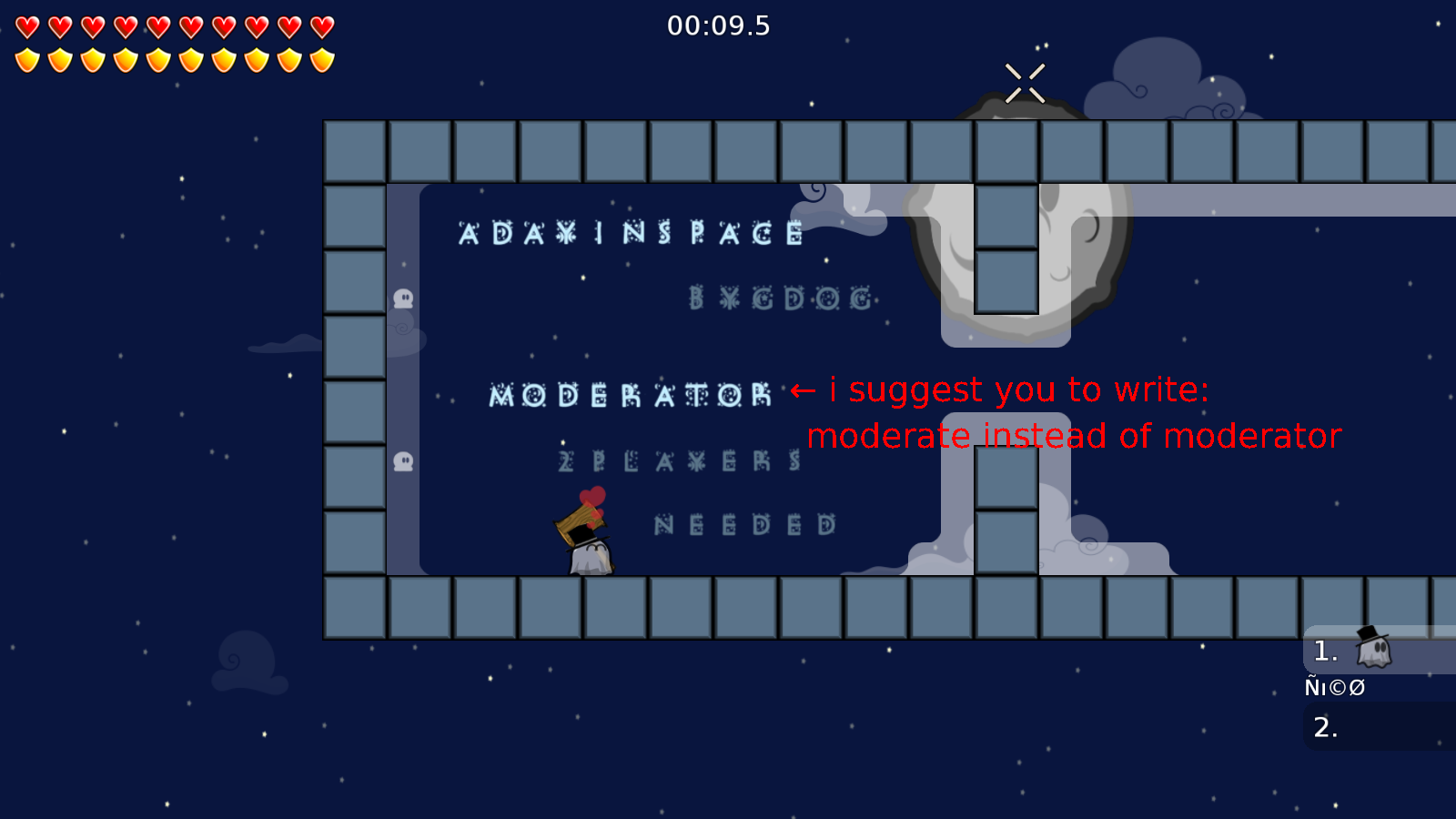Click the ADAM IN SPACE title
Viewport: 1456px width, 819px height.
[633, 234]
